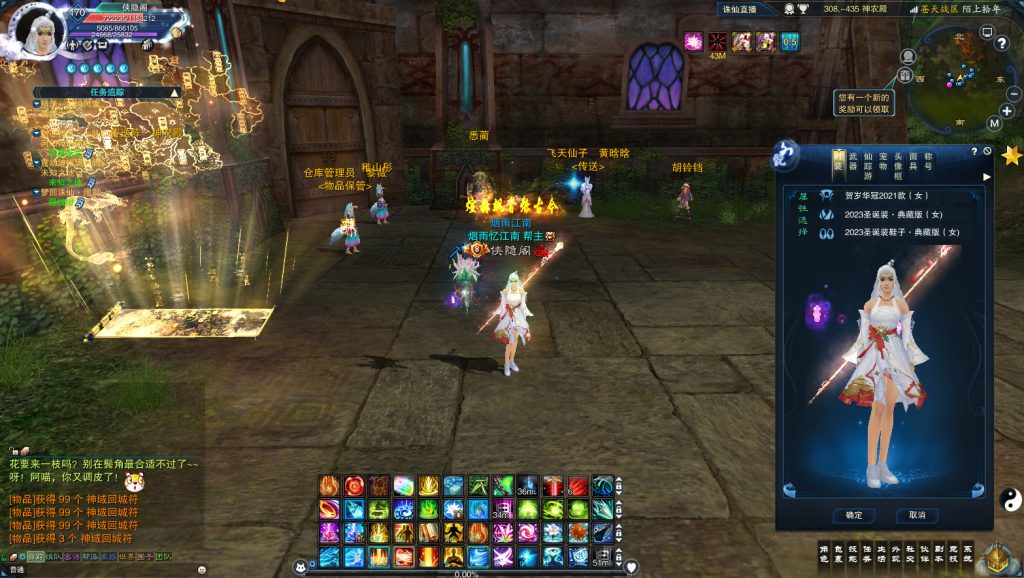The width and height of the screenshot is (1024, 578).
Task: Confirm the outfit selection with 确定
Action: [x=853, y=515]
